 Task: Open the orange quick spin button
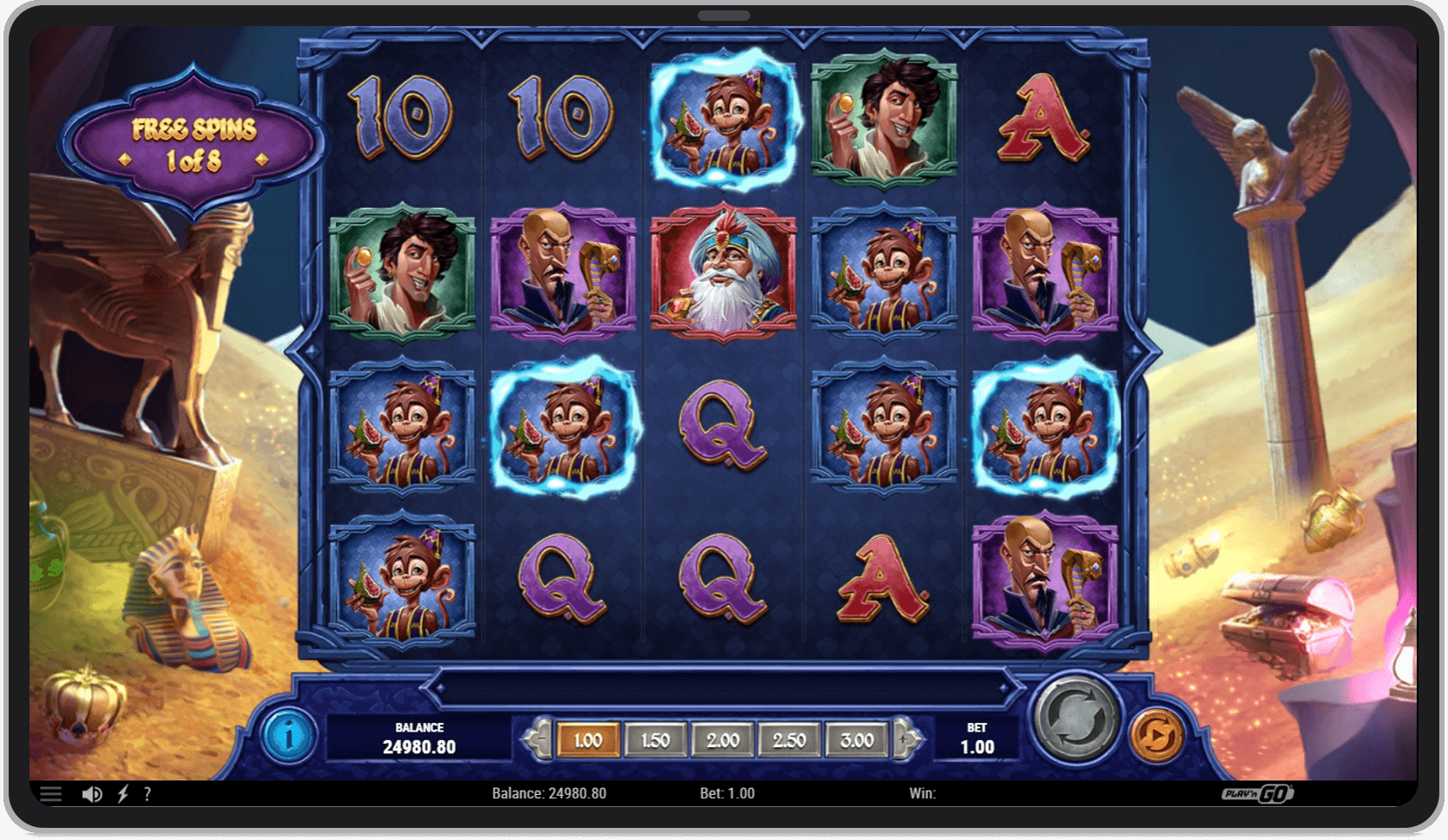(1157, 735)
